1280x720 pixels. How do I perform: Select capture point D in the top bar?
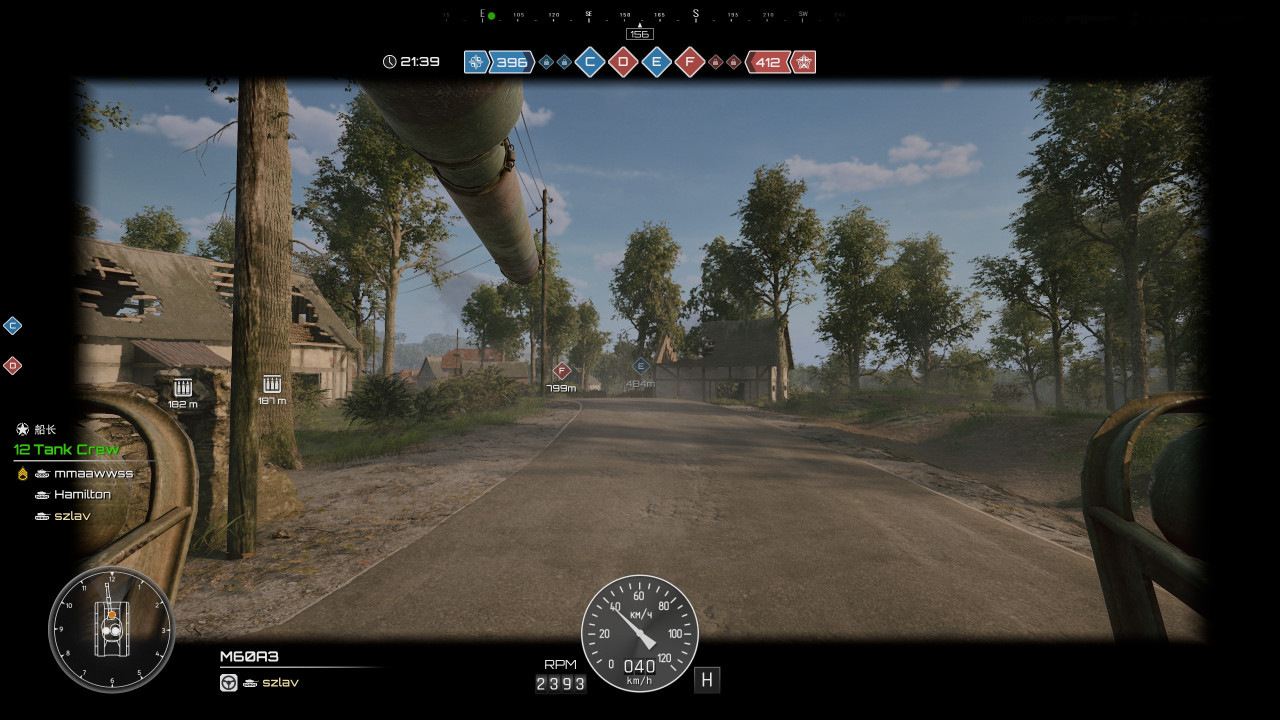(x=623, y=62)
